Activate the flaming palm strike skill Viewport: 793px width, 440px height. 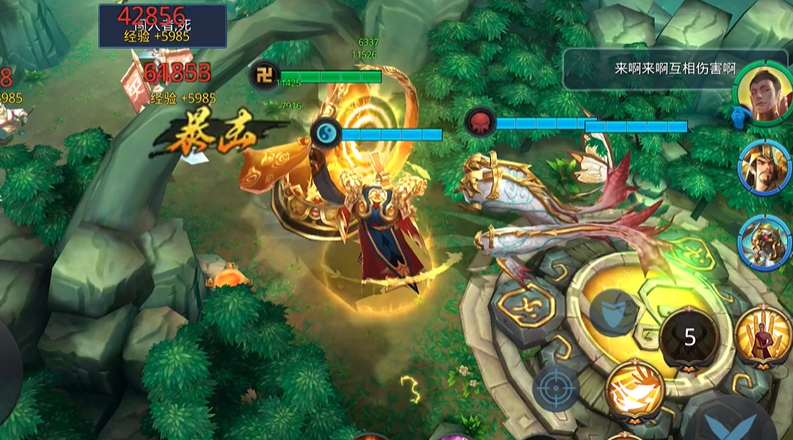click(634, 390)
